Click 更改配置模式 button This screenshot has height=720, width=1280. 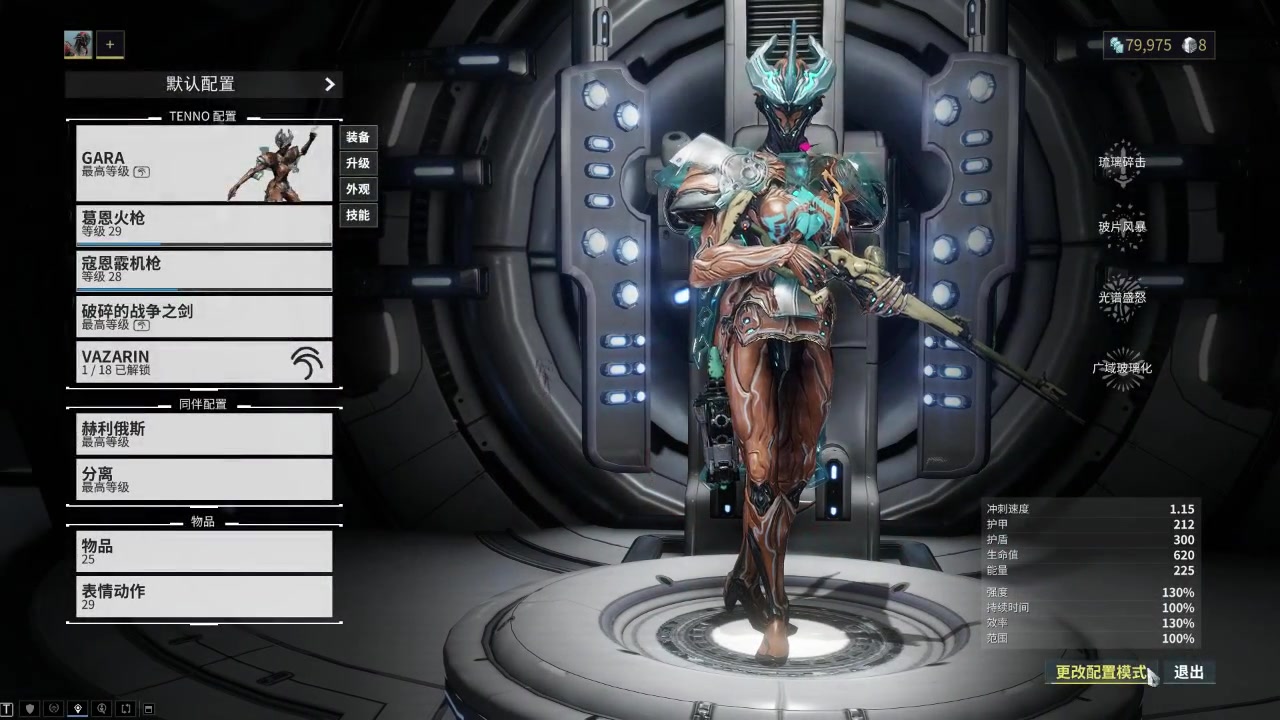[1101, 672]
